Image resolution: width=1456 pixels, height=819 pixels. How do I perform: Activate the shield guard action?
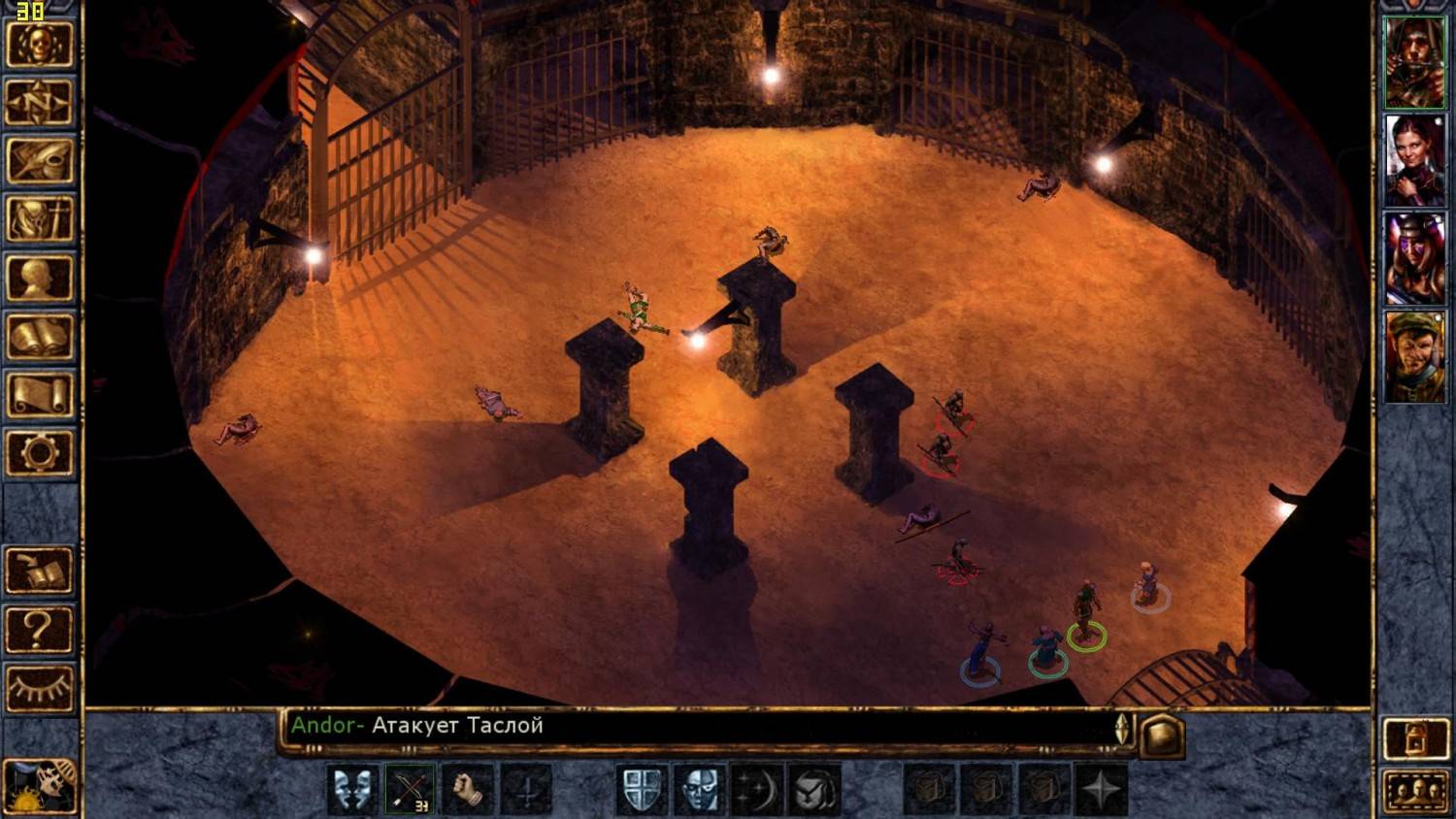click(642, 789)
